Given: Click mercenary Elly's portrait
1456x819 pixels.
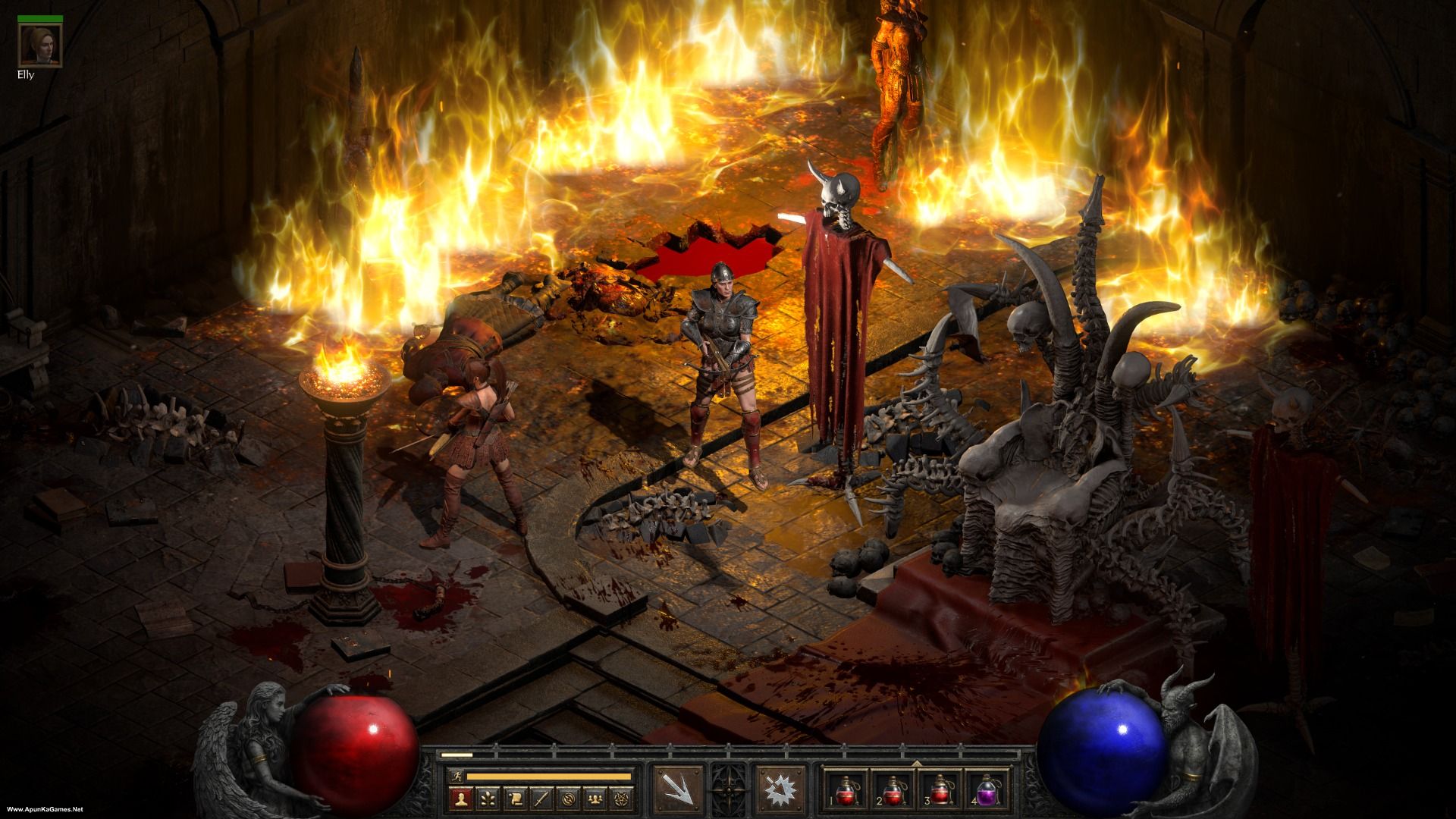Looking at the screenshot, I should point(32,45).
